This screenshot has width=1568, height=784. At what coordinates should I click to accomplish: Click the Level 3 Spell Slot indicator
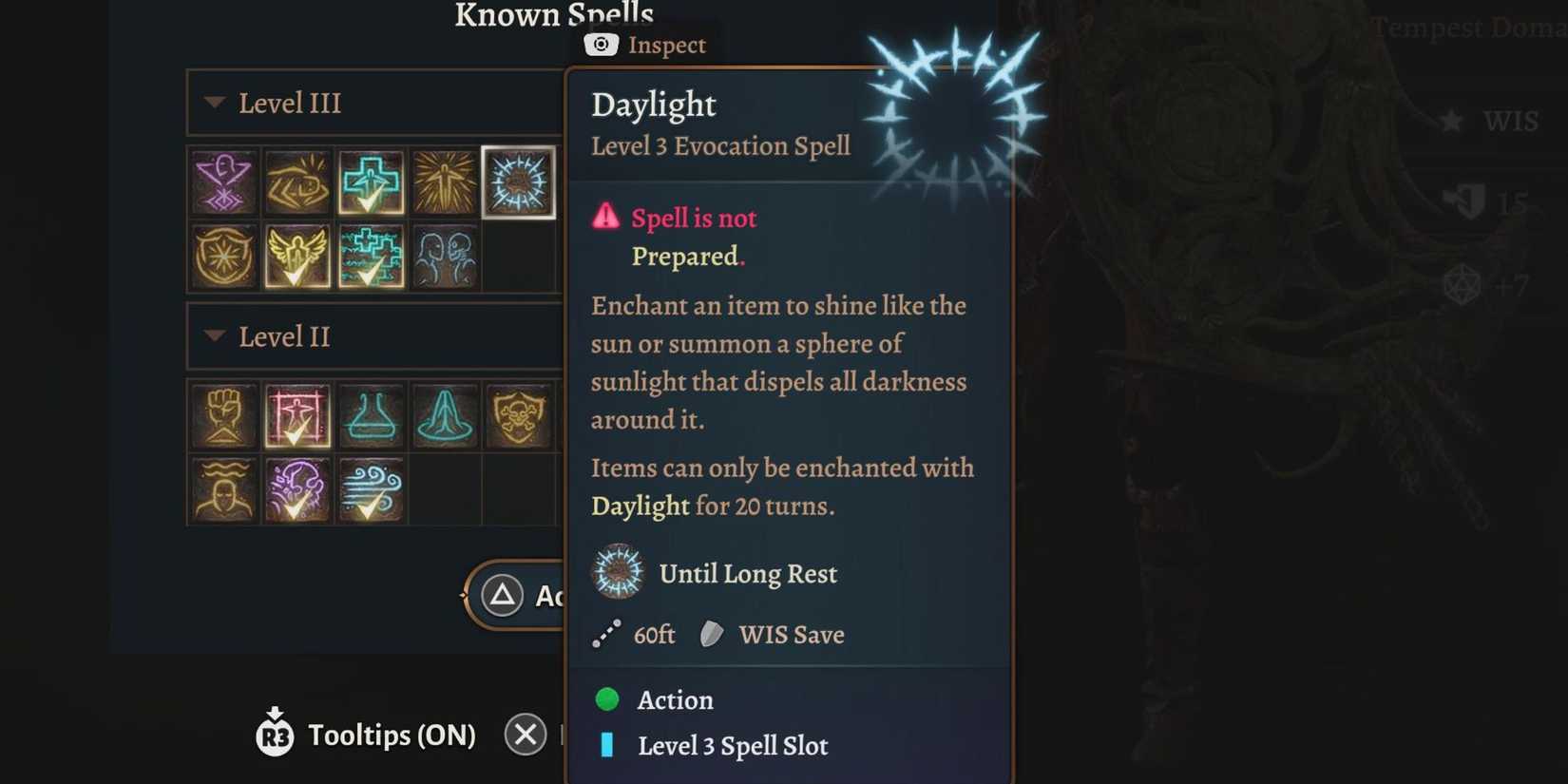[x=609, y=747]
